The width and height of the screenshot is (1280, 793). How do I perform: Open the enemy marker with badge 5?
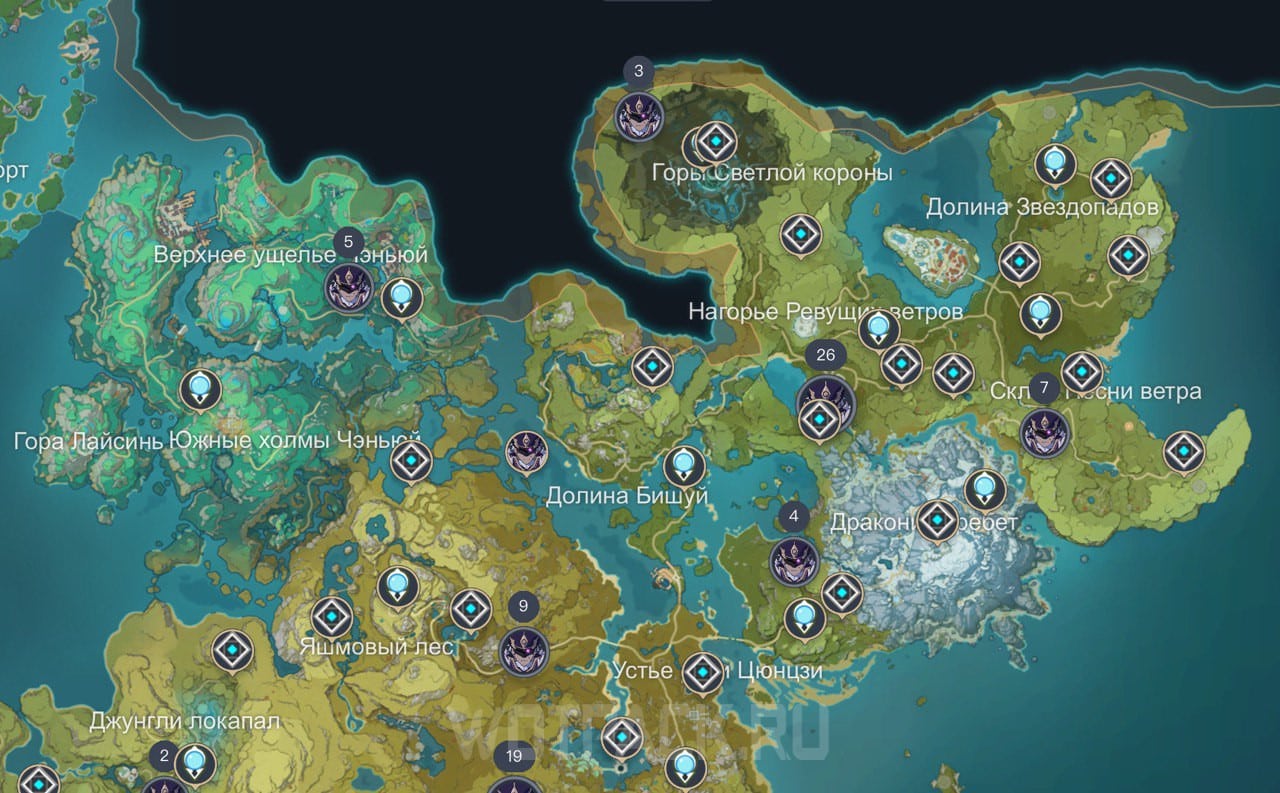[x=350, y=290]
